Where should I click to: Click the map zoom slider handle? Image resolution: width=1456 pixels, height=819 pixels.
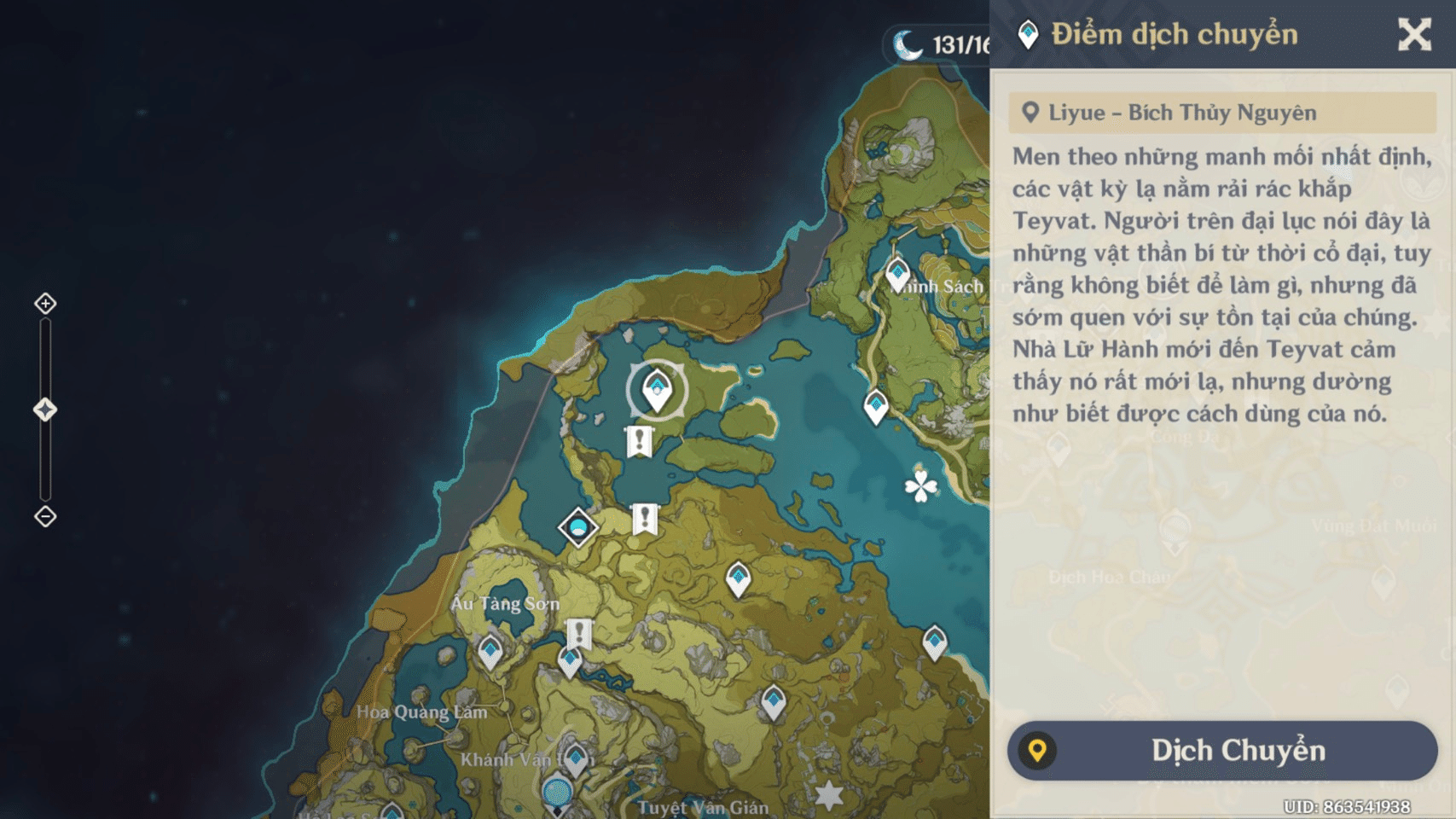[x=45, y=410]
